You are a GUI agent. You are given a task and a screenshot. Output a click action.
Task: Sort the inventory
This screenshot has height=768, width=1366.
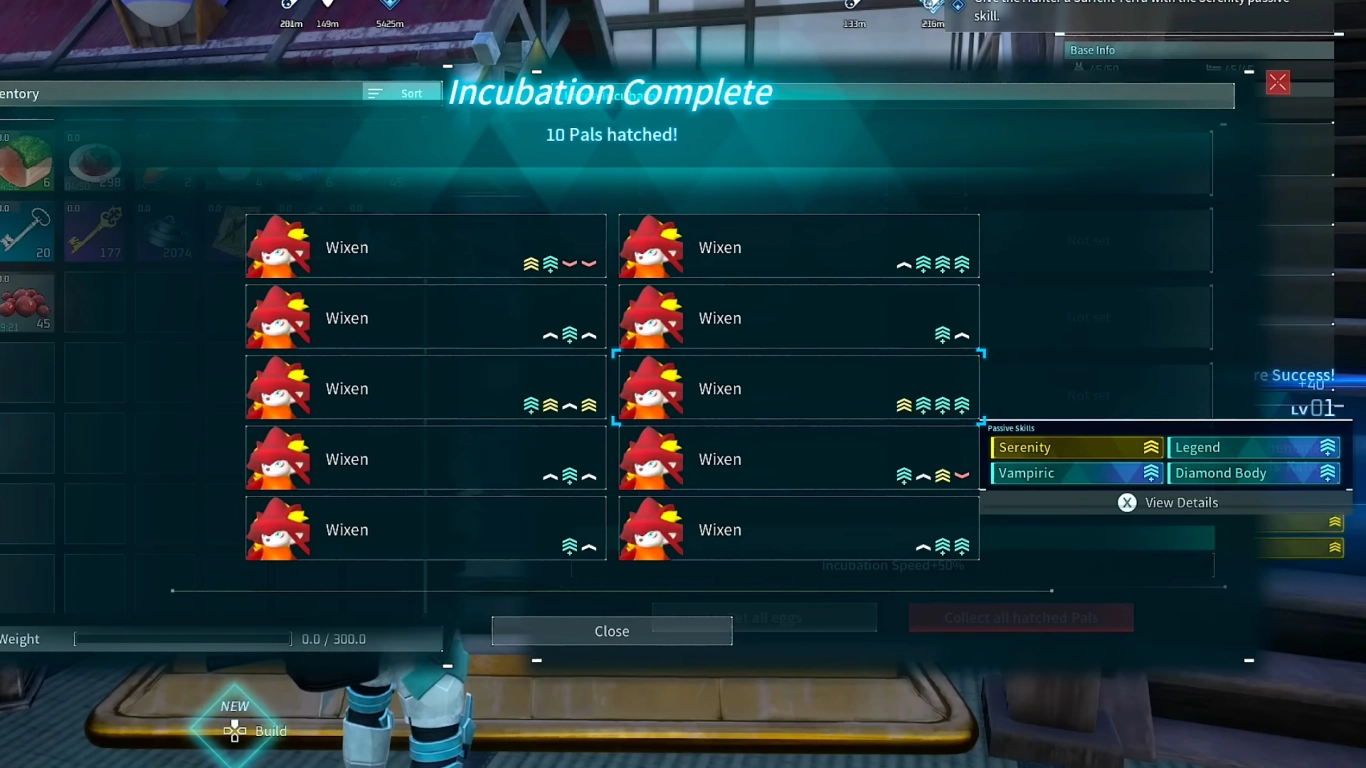click(x=401, y=93)
